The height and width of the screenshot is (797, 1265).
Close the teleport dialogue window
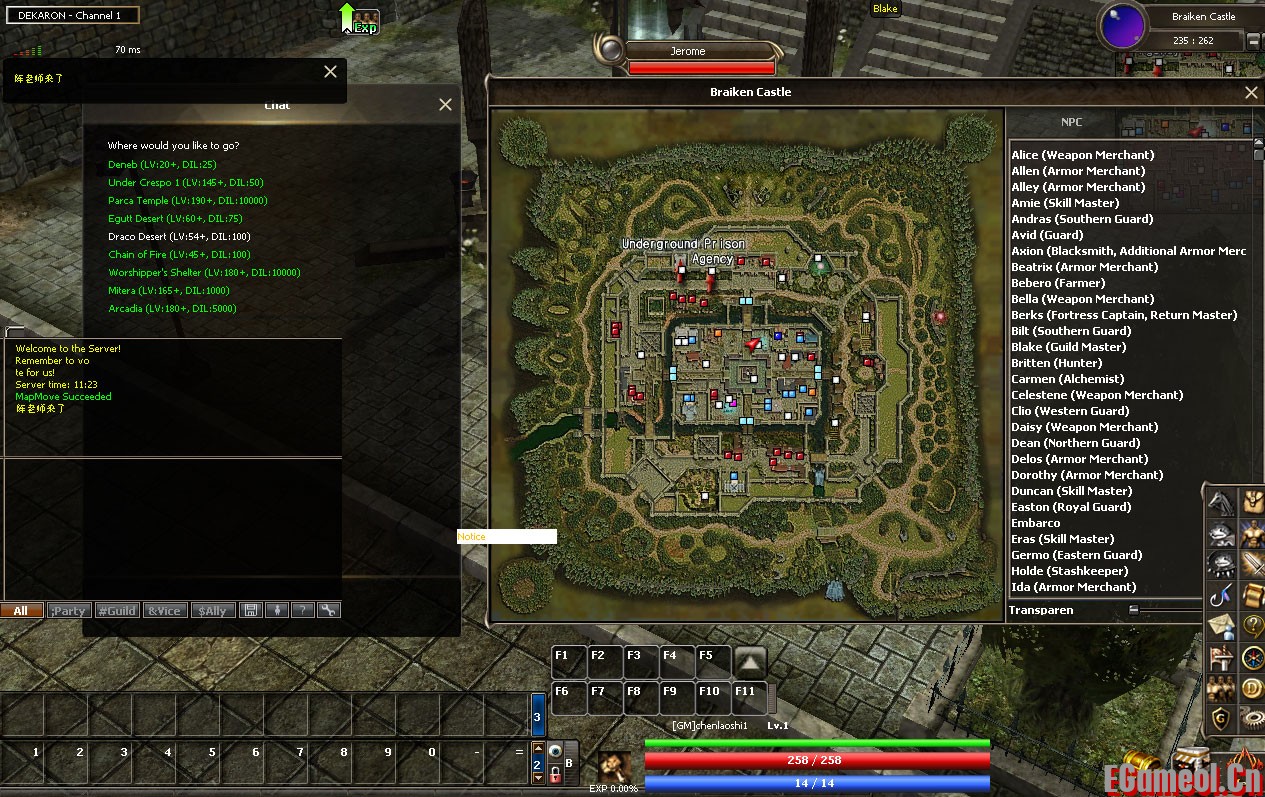coord(445,105)
